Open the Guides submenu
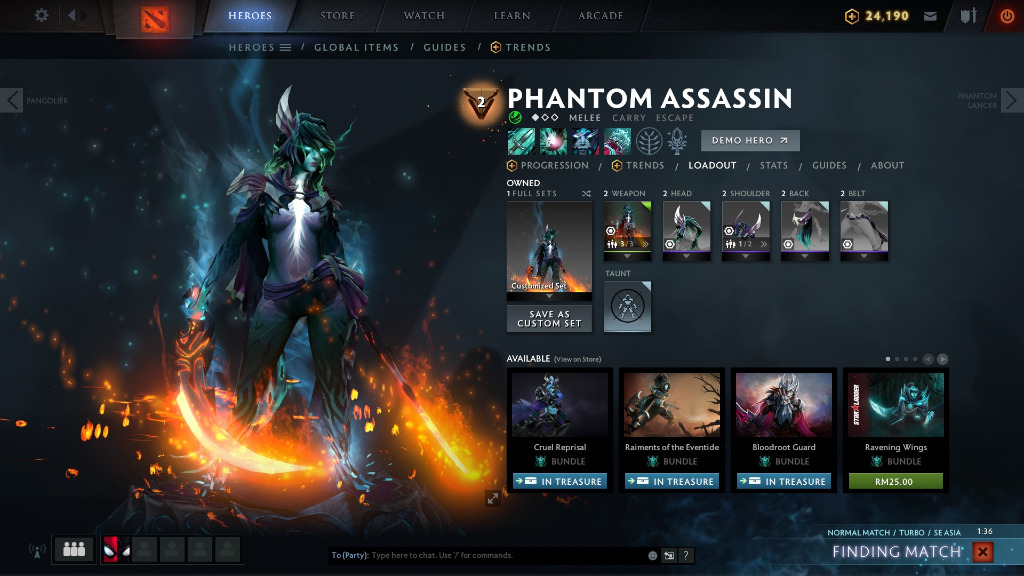1024x576 pixels. (444, 47)
